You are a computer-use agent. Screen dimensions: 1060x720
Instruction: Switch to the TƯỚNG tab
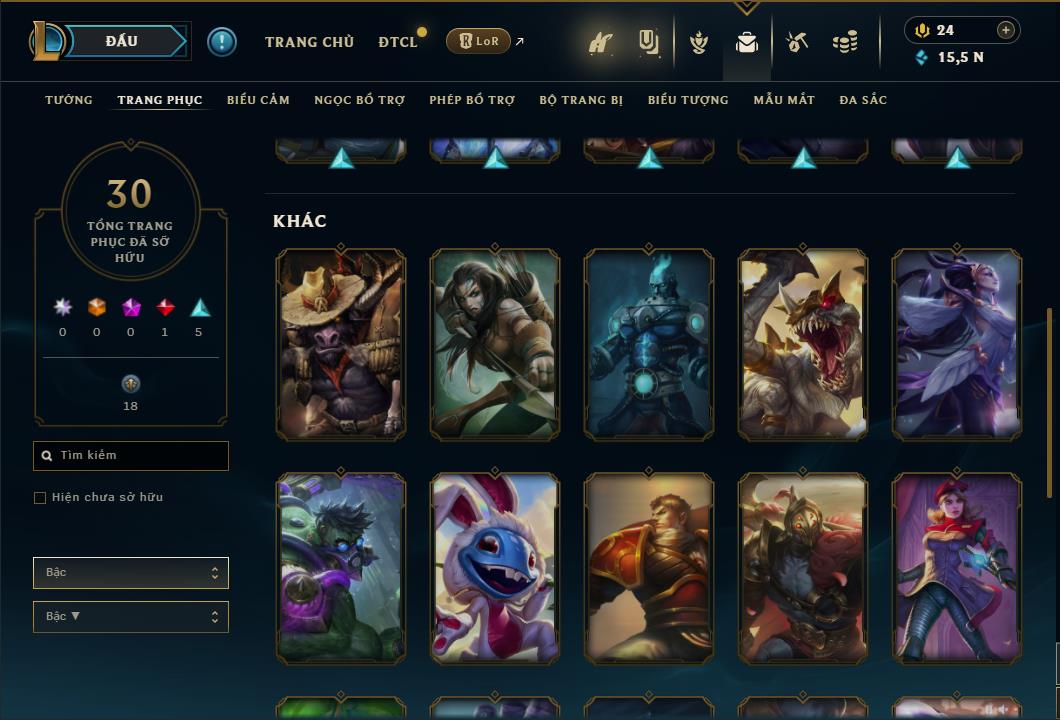tap(69, 100)
